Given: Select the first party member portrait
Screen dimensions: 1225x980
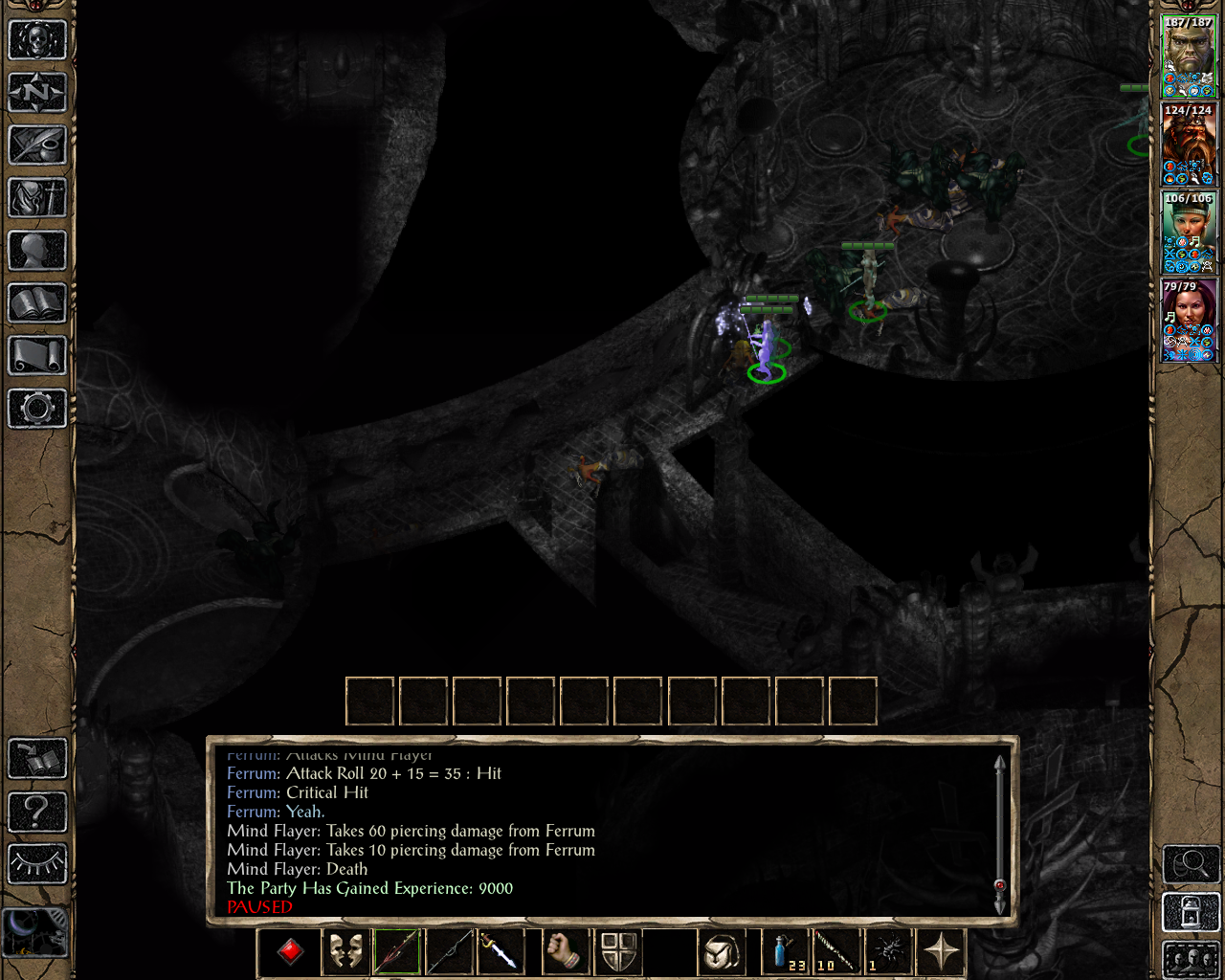Looking at the screenshot, I should click(x=1189, y=56).
